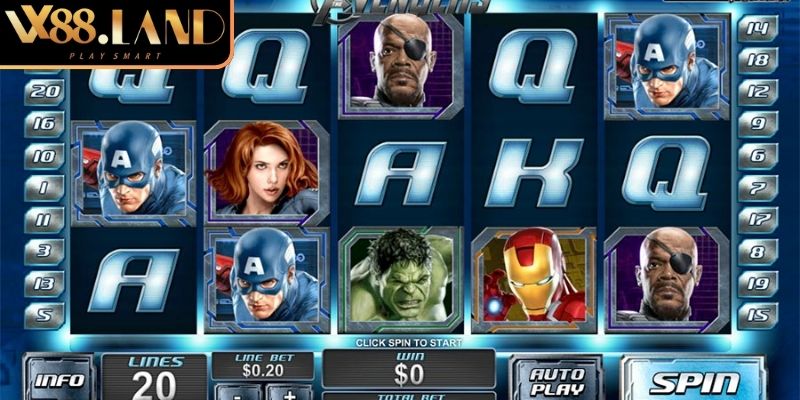The image size is (800, 400).
Task: Click the LINES 20 selector
Action: click(154, 377)
